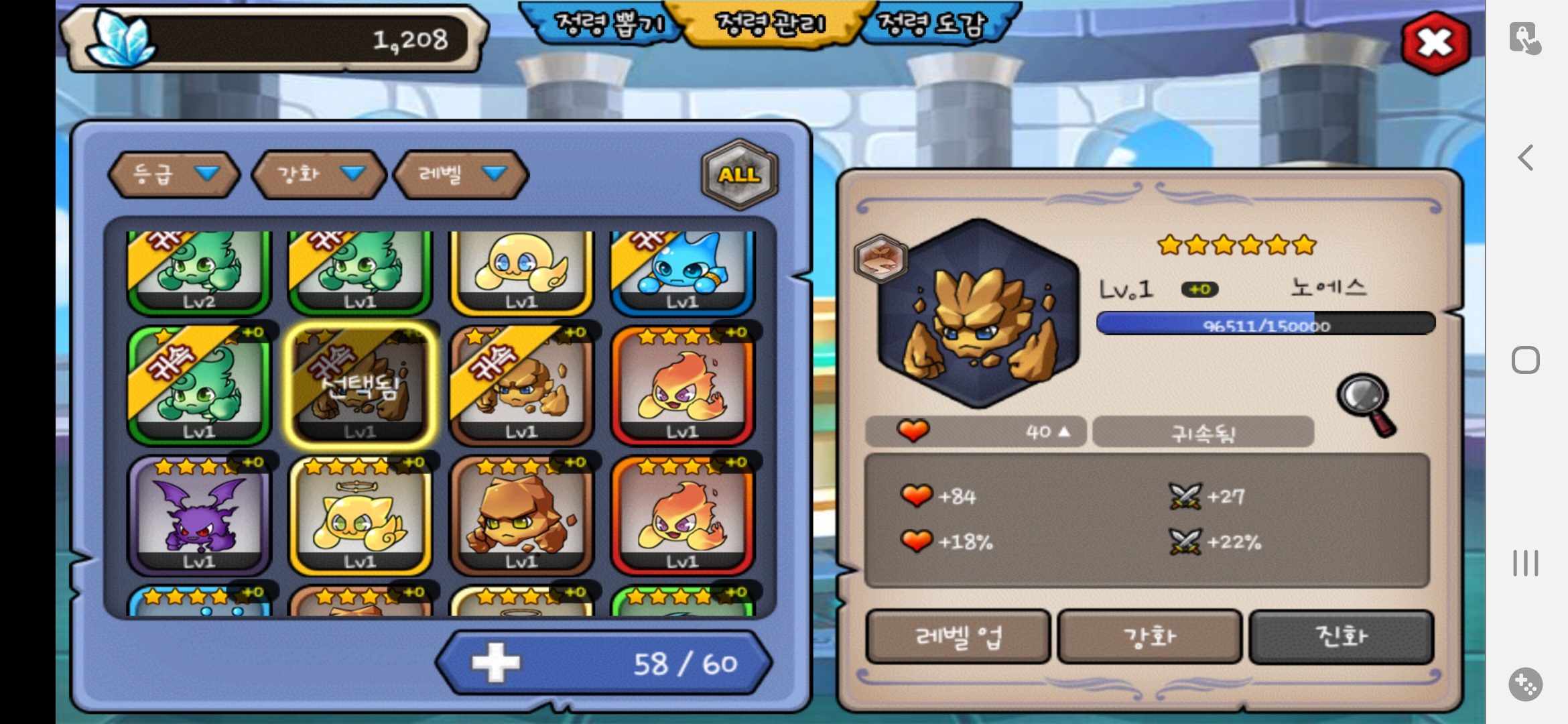Tap the Android back arrow

pos(1525,158)
